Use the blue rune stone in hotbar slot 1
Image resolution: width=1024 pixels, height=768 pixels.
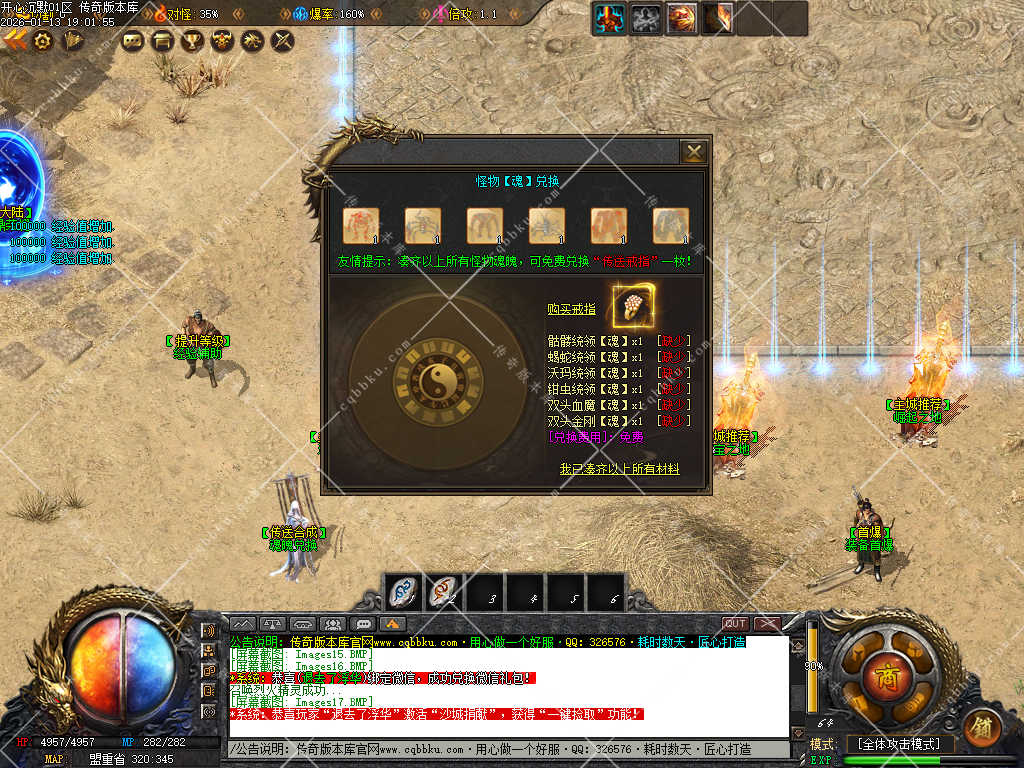point(404,591)
